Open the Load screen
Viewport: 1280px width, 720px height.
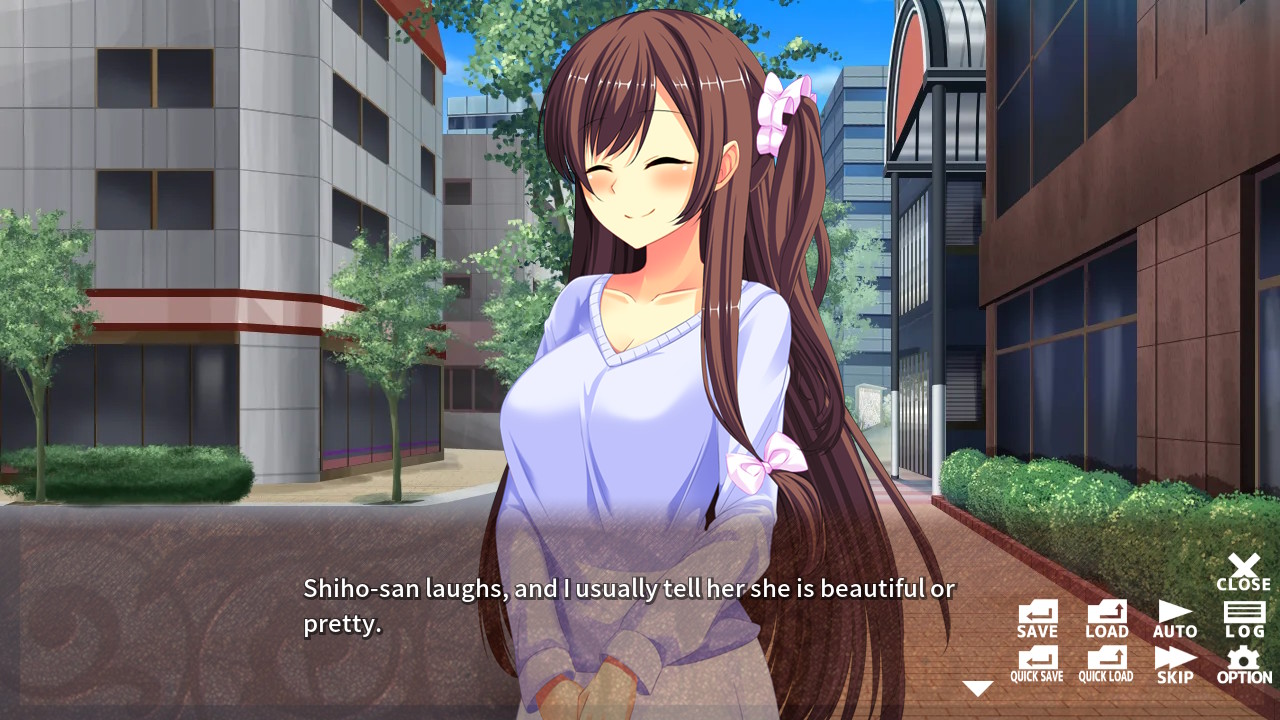point(1105,617)
